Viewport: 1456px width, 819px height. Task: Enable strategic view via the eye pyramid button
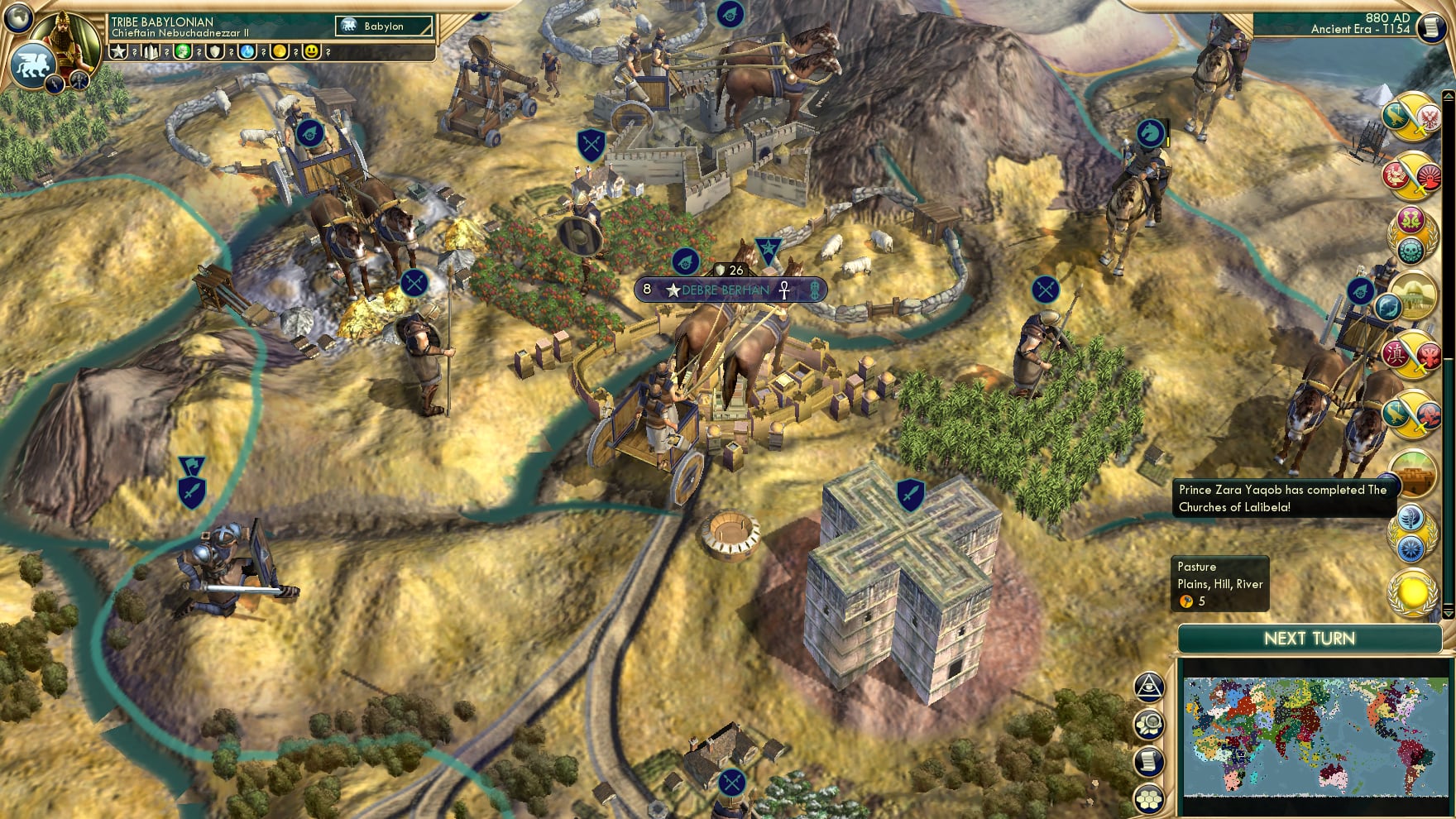pos(1150,687)
